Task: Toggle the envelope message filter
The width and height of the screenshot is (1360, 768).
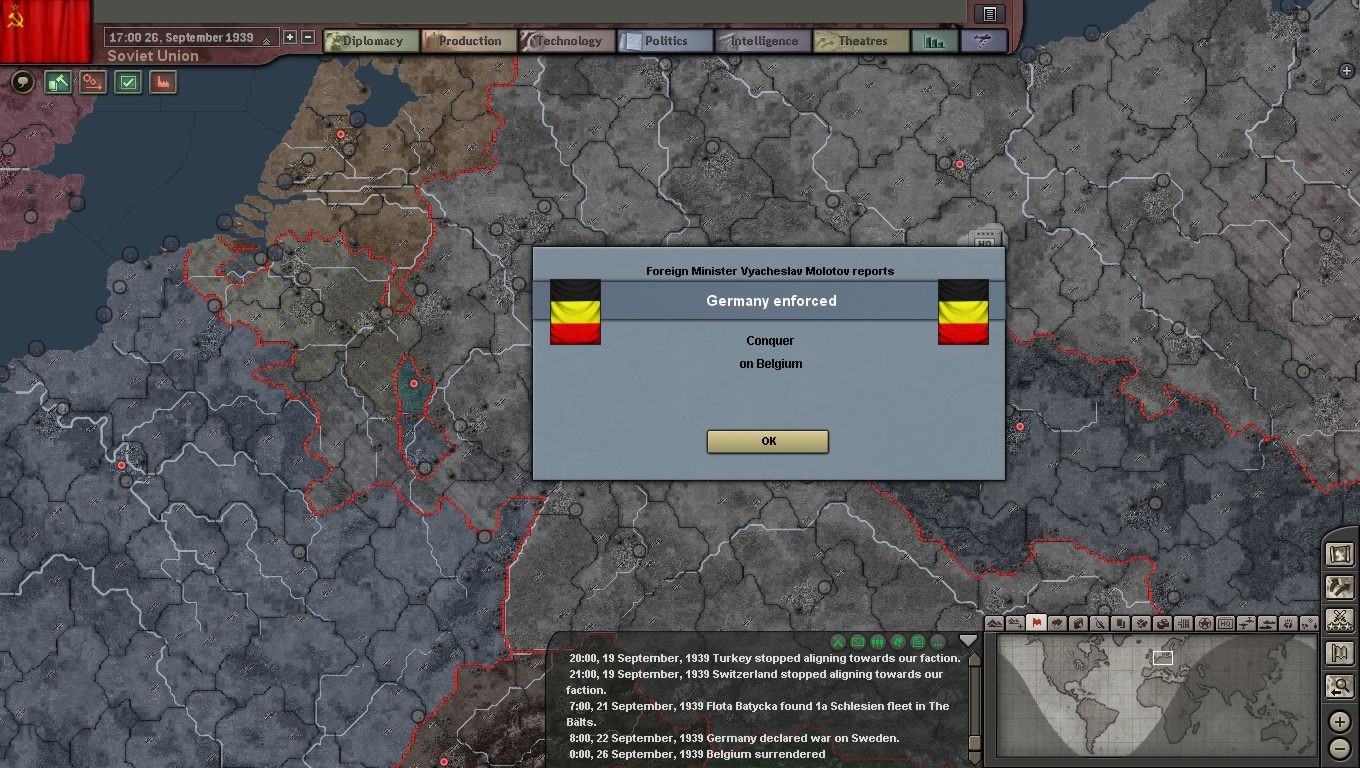Action: 858,642
